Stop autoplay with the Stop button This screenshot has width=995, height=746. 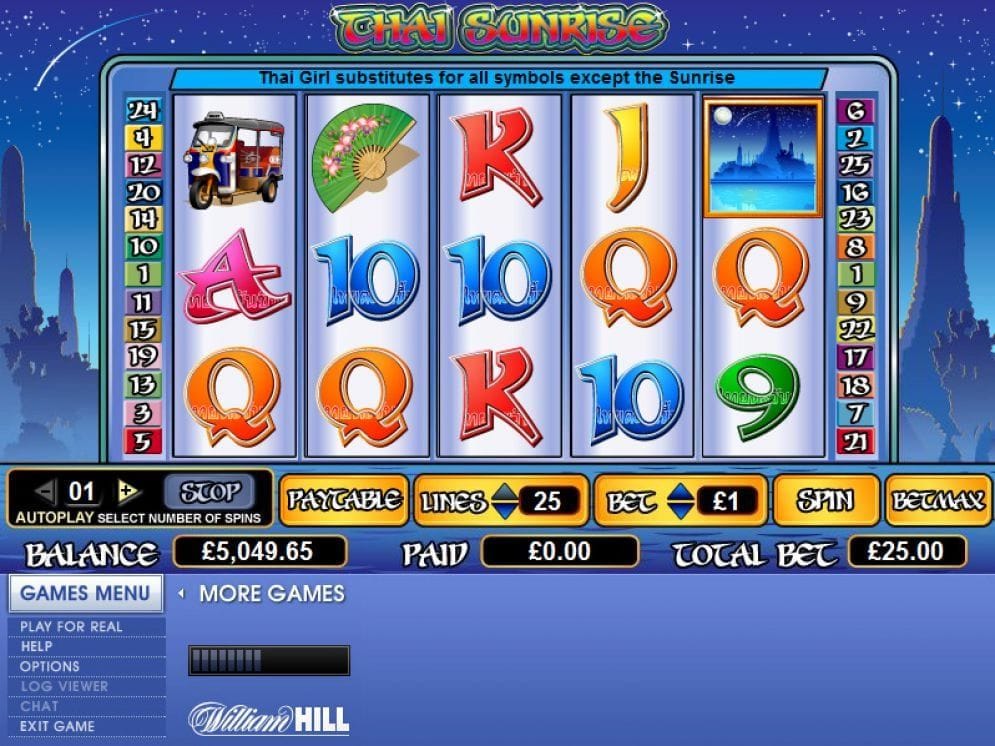point(210,491)
